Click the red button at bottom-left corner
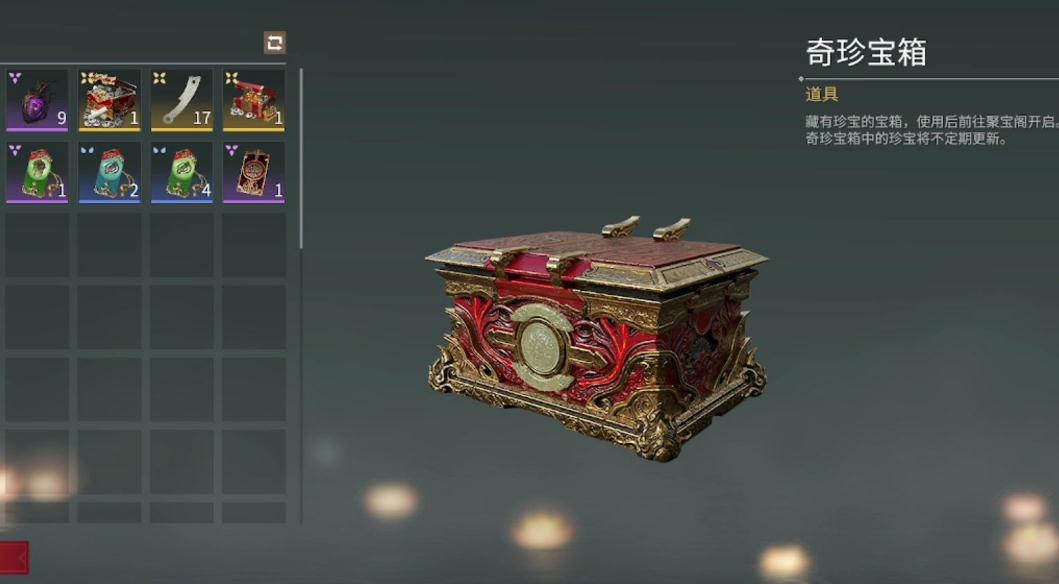Screen dimensions: 1059x584 click(14, 557)
